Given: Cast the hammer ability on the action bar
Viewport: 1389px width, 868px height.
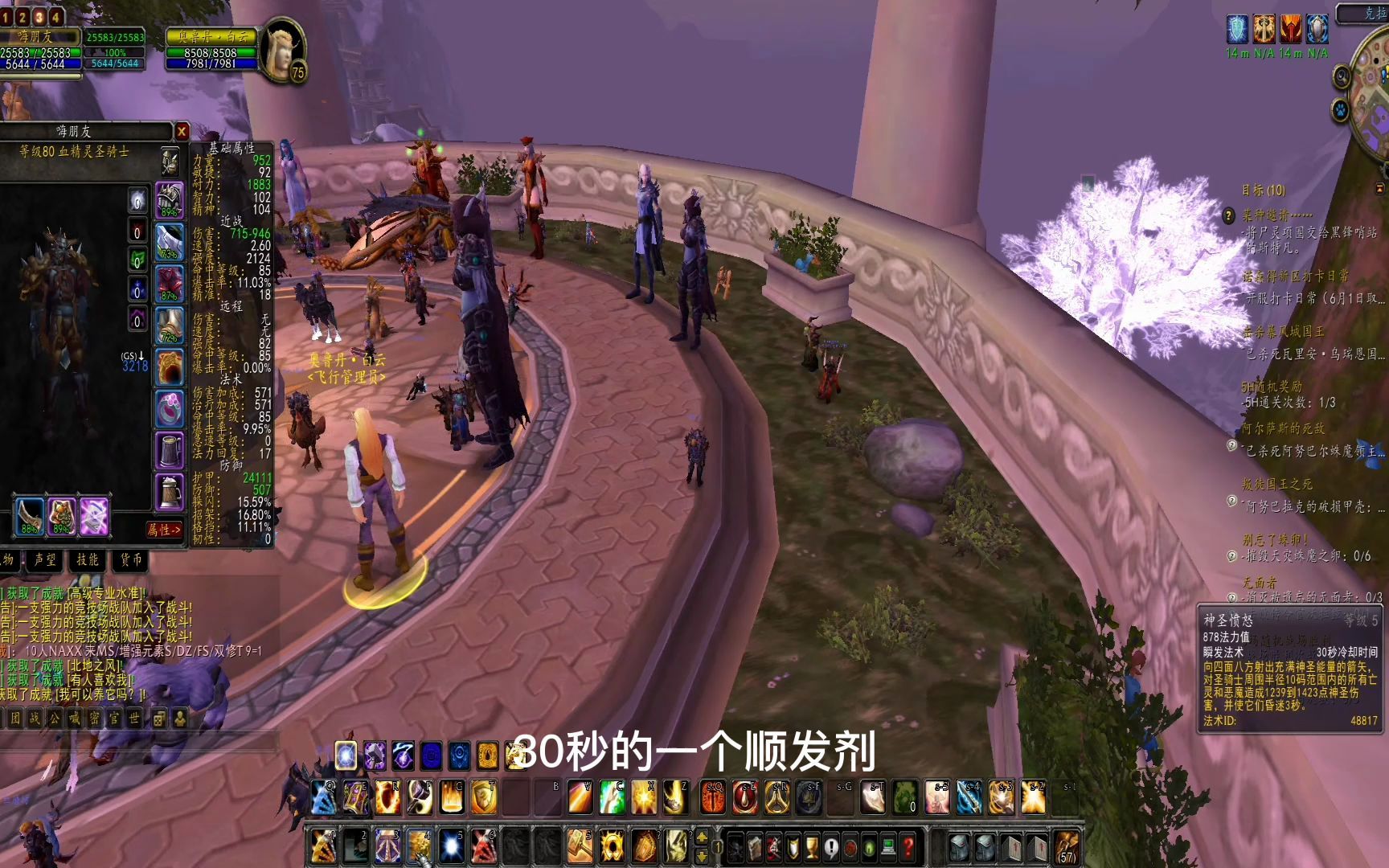Looking at the screenshot, I should coord(580,842).
